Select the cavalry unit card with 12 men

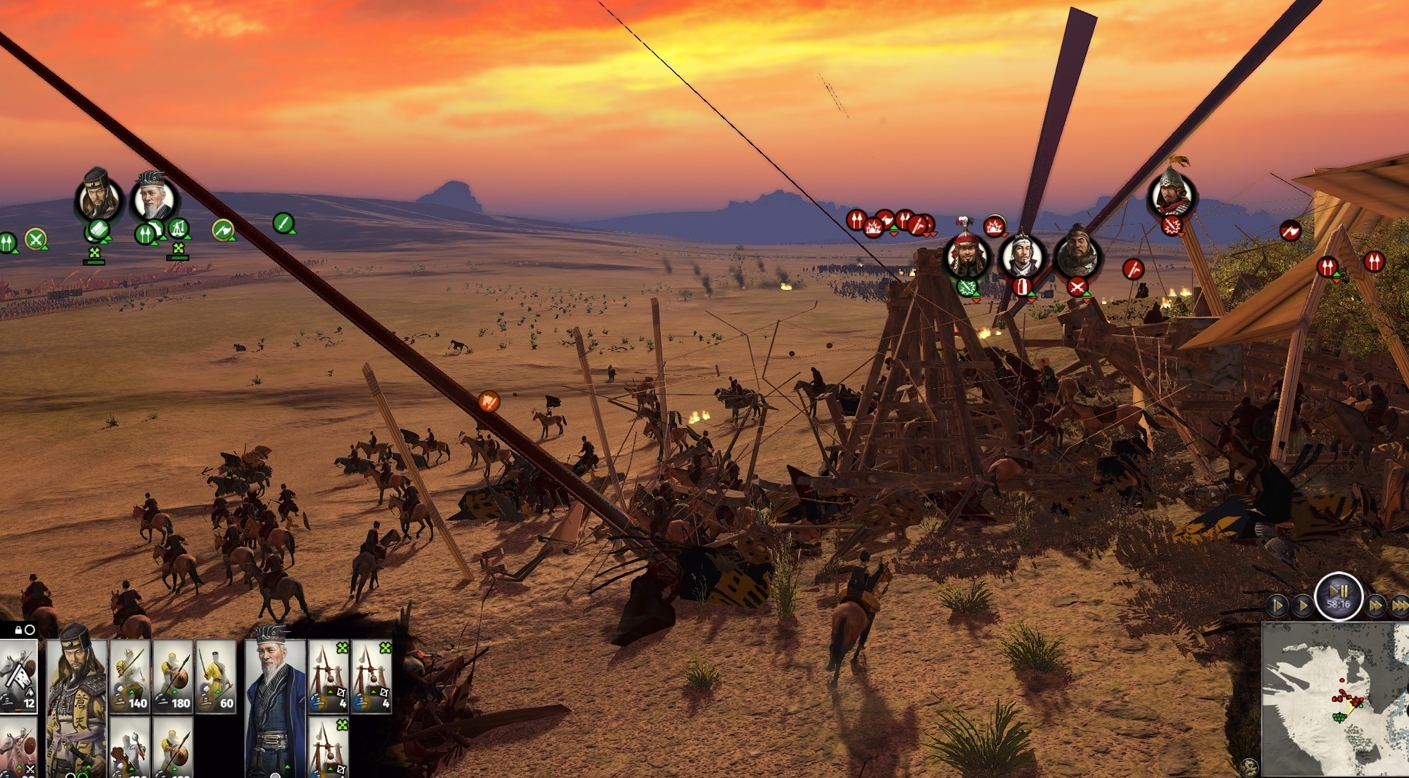point(18,677)
